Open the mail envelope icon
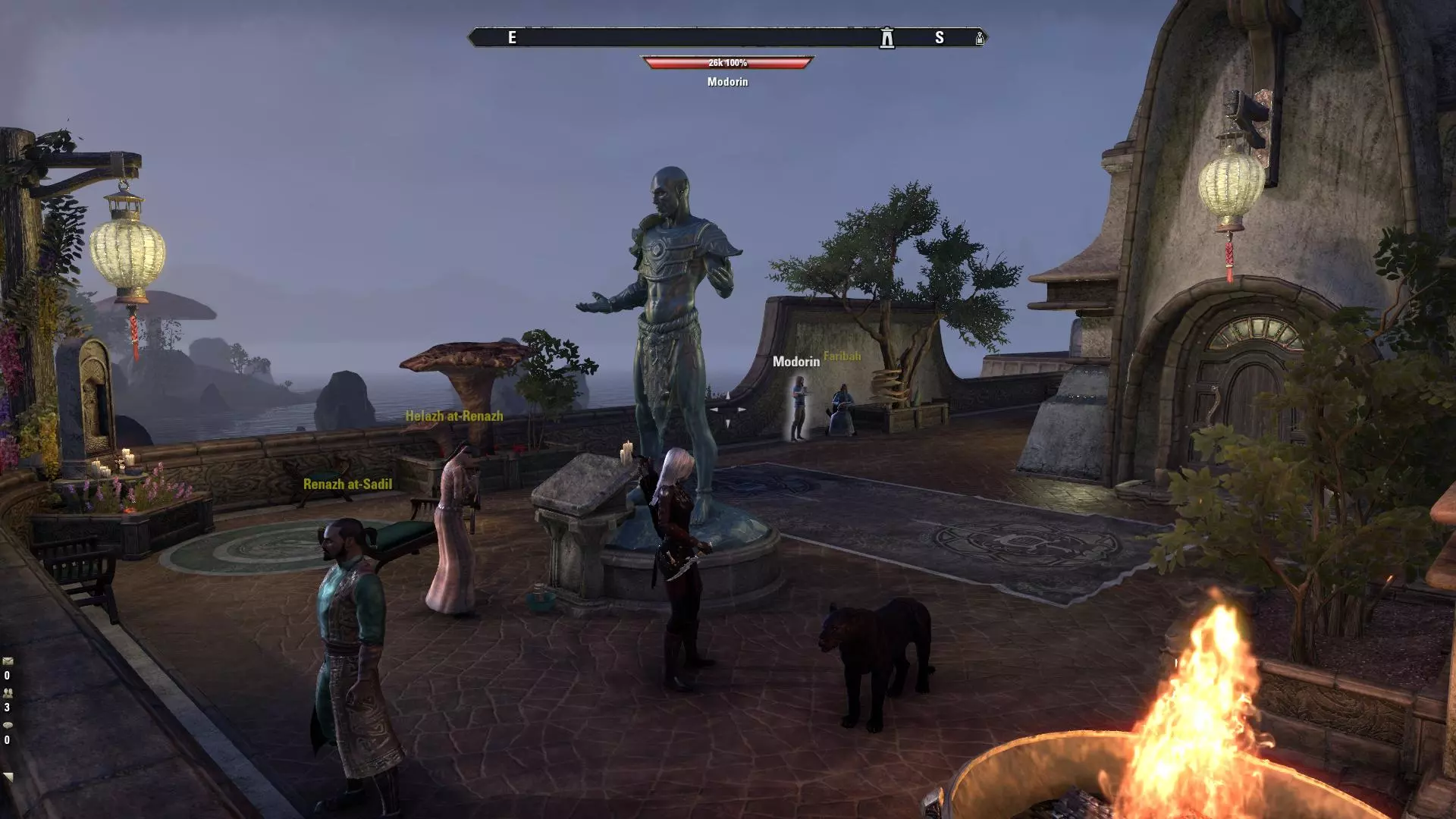Viewport: 1456px width, 819px height. [x=8, y=661]
